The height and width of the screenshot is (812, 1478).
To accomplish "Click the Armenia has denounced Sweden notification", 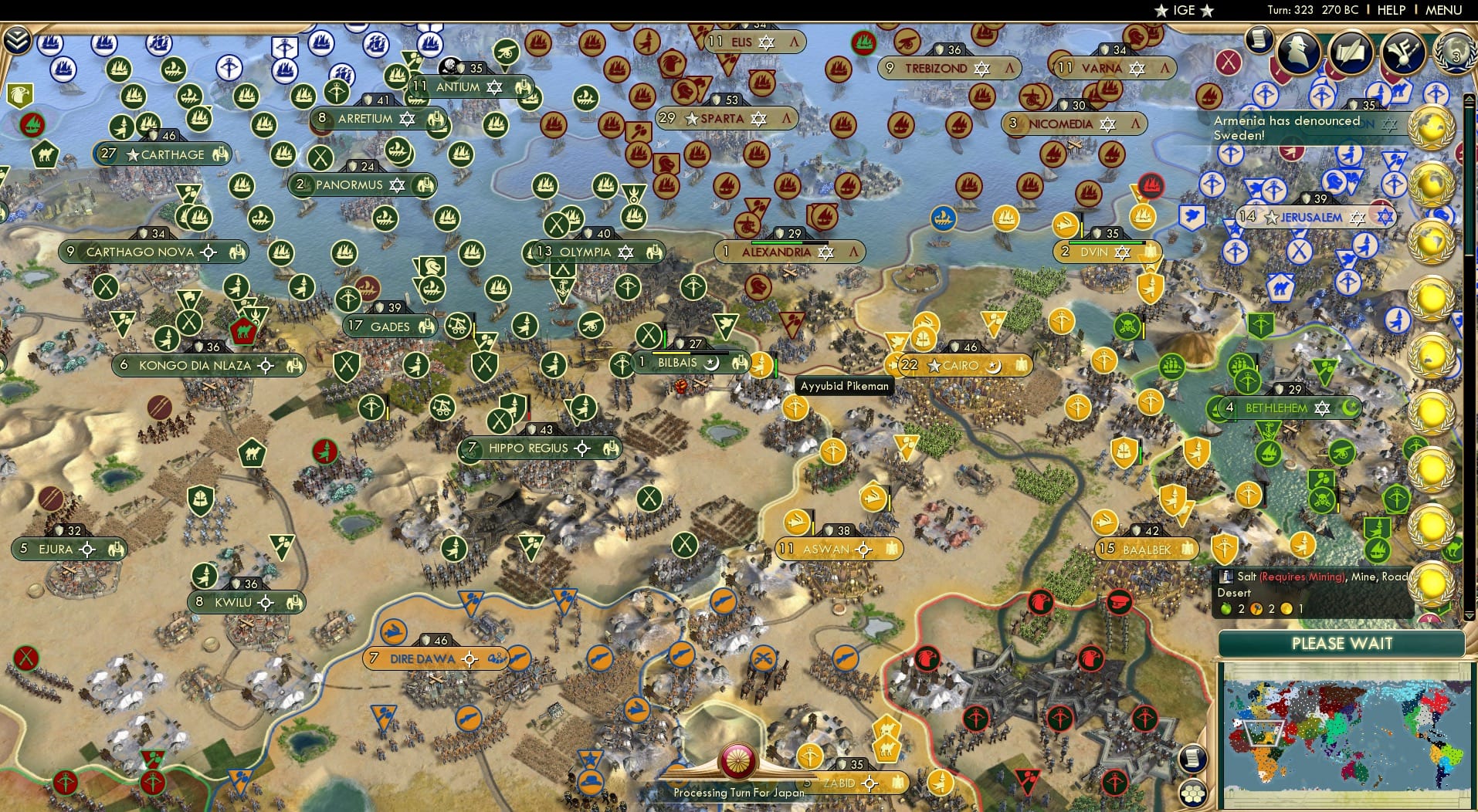I will point(1305,127).
